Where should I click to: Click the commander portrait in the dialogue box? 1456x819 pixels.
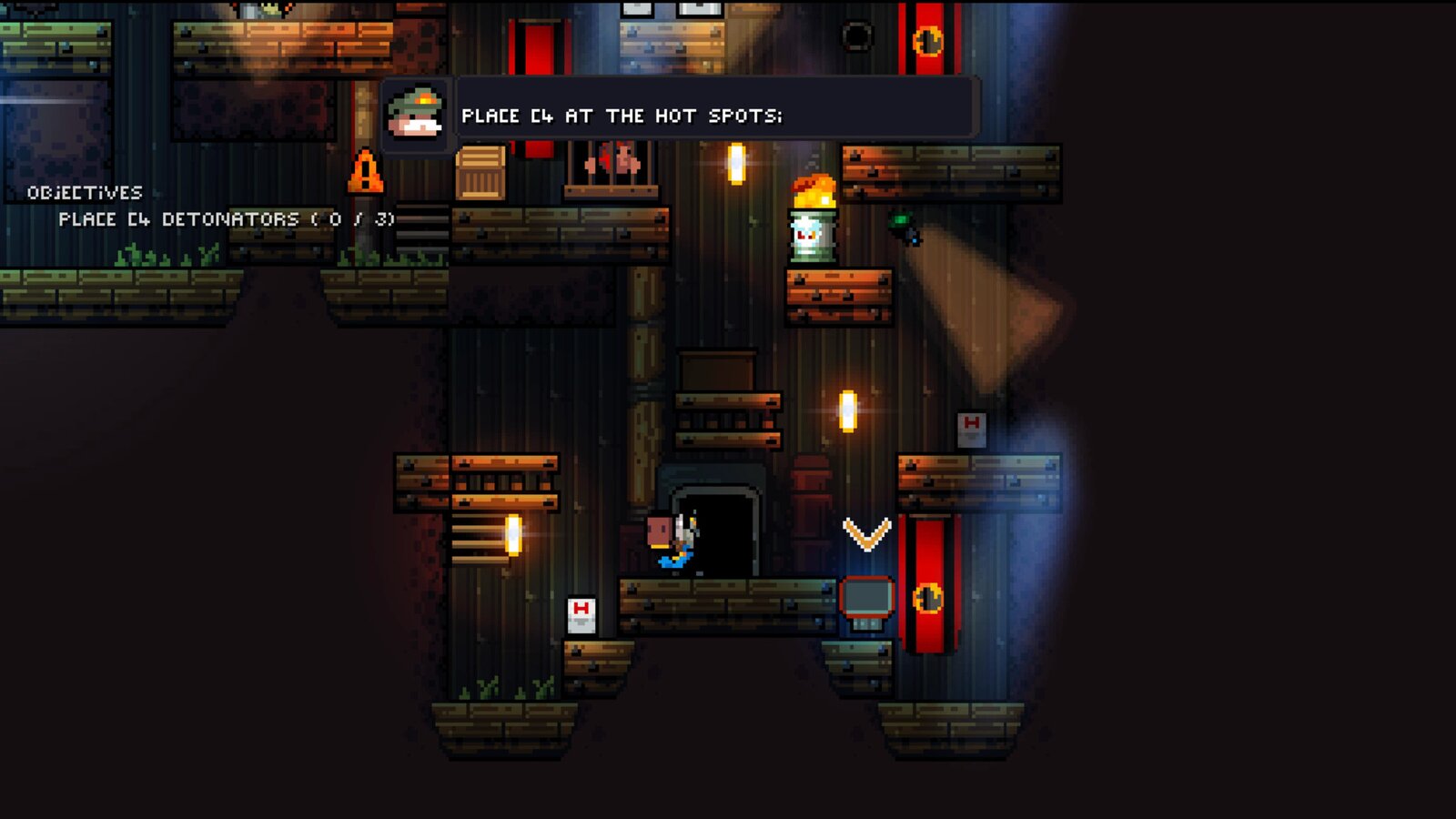(x=417, y=115)
